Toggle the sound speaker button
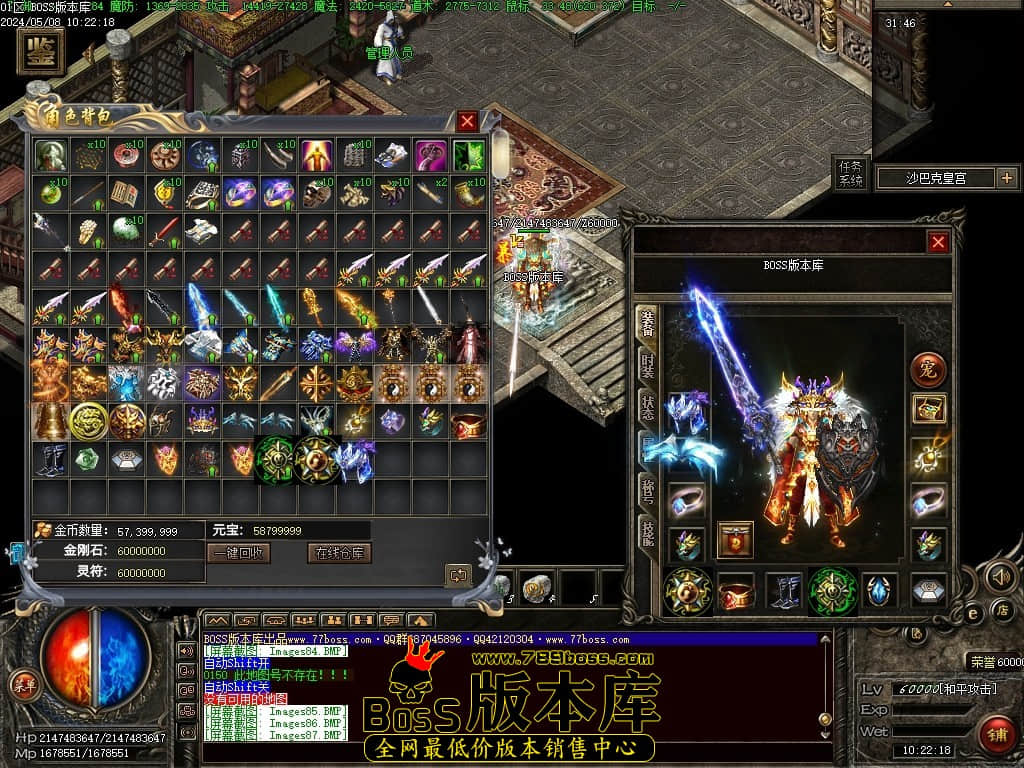The height and width of the screenshot is (768, 1024). [1000, 576]
